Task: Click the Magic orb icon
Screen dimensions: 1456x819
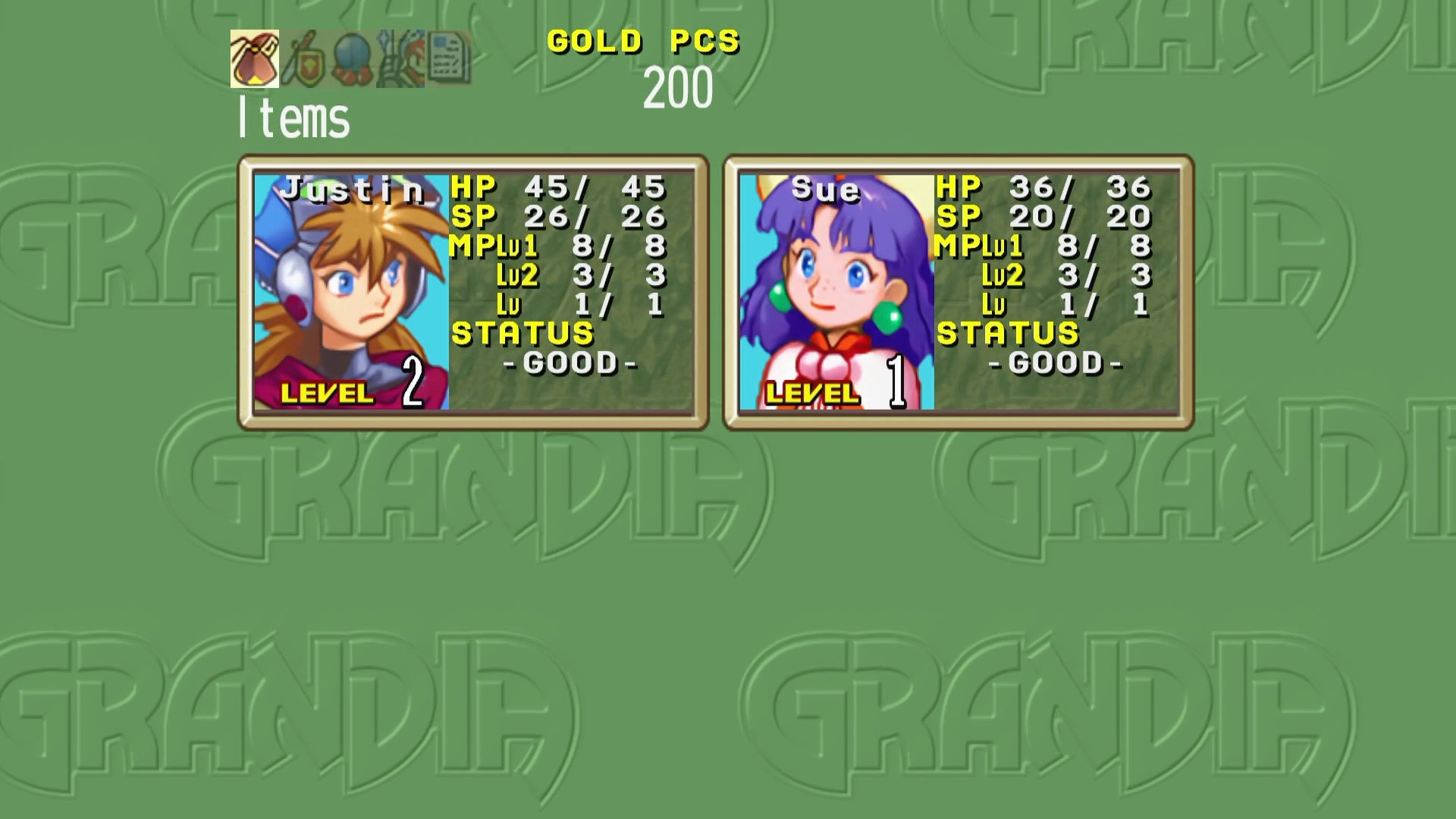Action: (351, 59)
